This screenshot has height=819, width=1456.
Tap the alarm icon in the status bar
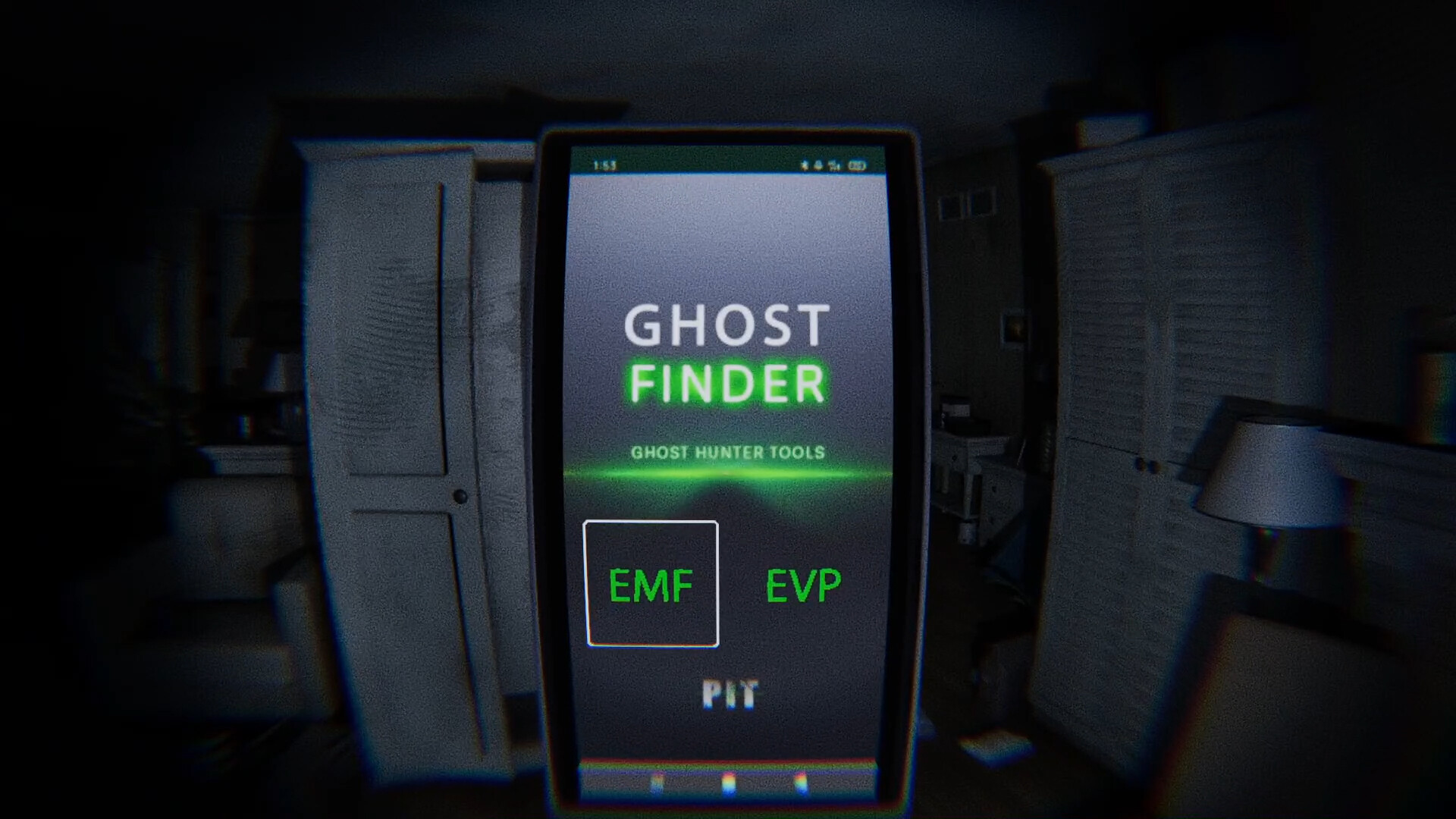click(818, 164)
